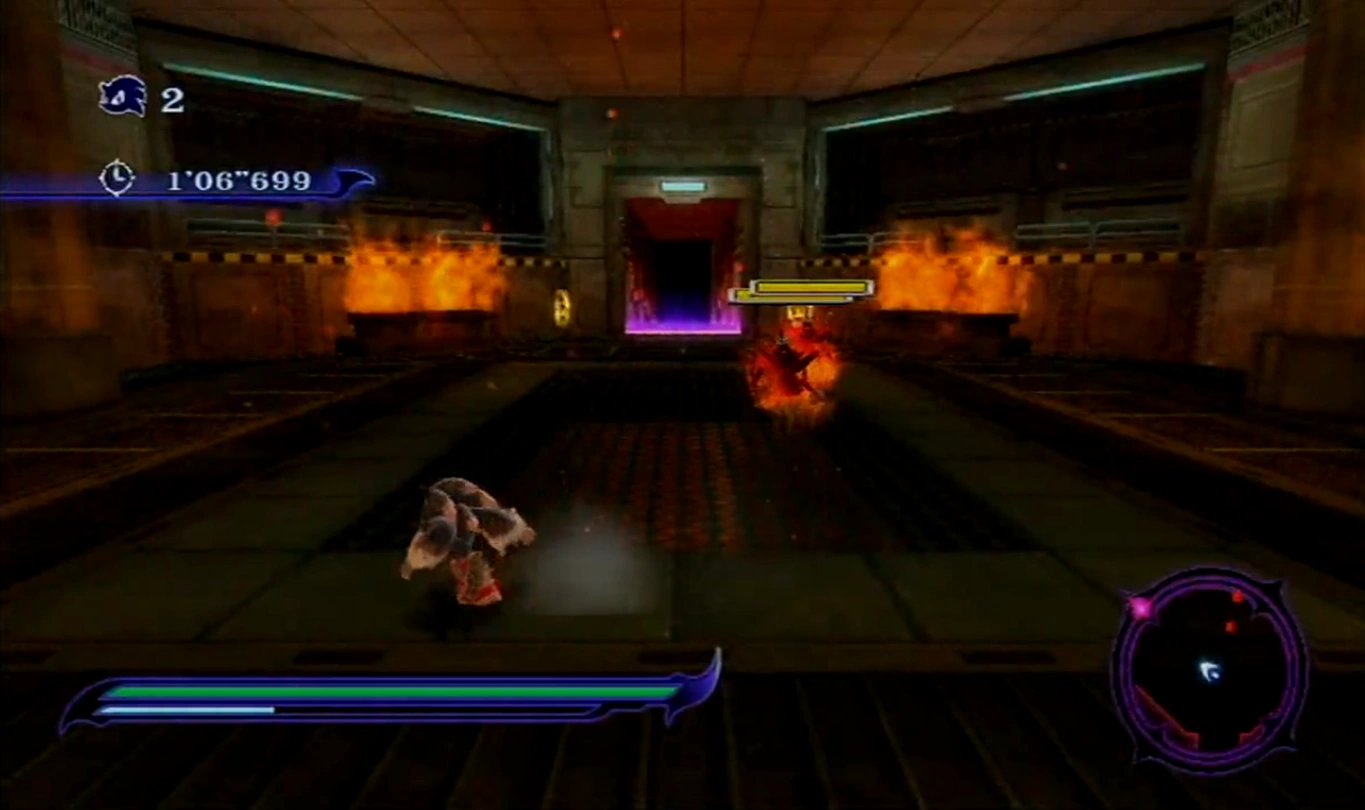This screenshot has height=810, width=1365.
Task: Select the Sonic head lives icon
Action: point(123,97)
